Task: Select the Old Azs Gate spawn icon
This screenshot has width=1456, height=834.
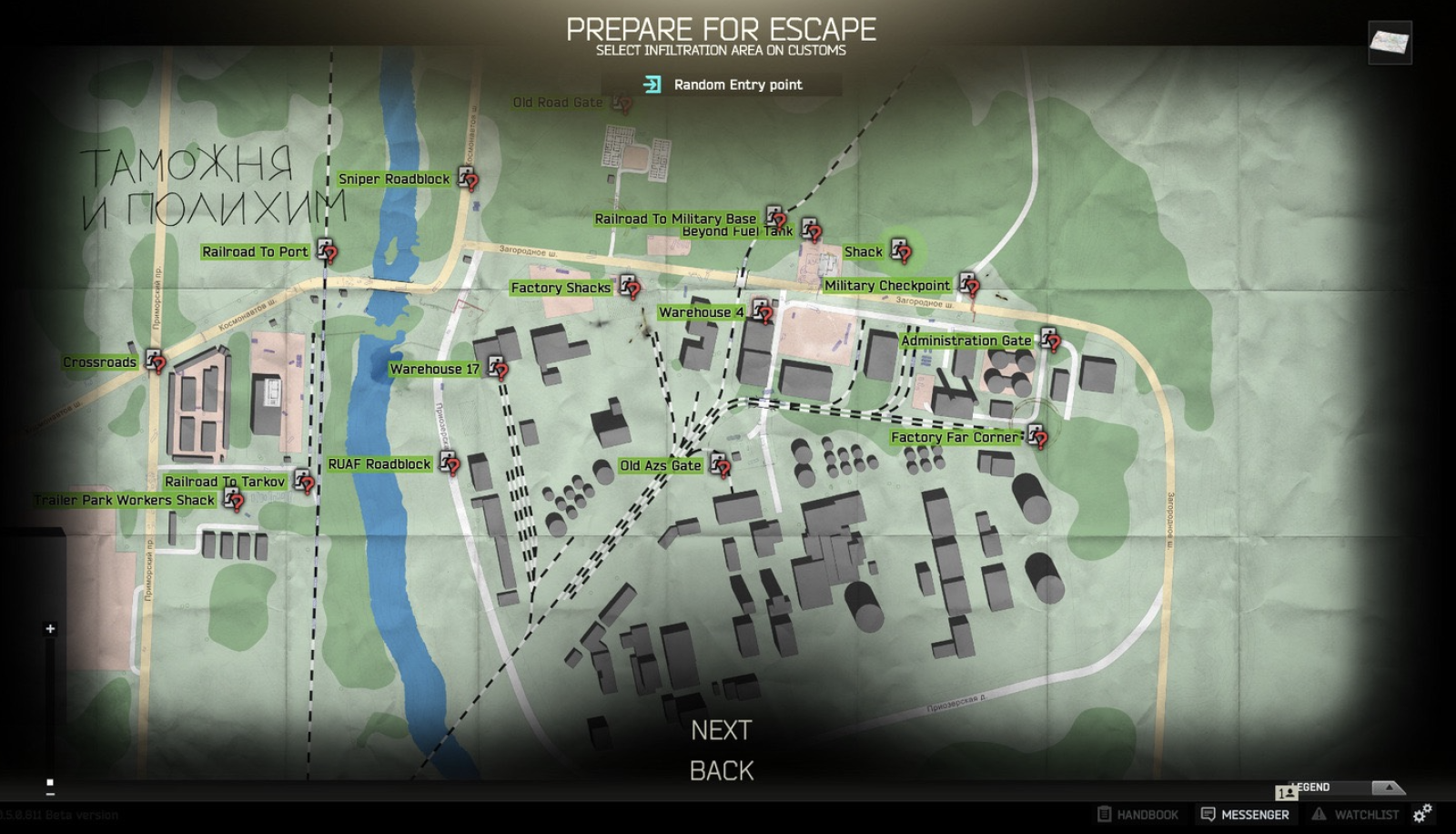Action: (720, 466)
